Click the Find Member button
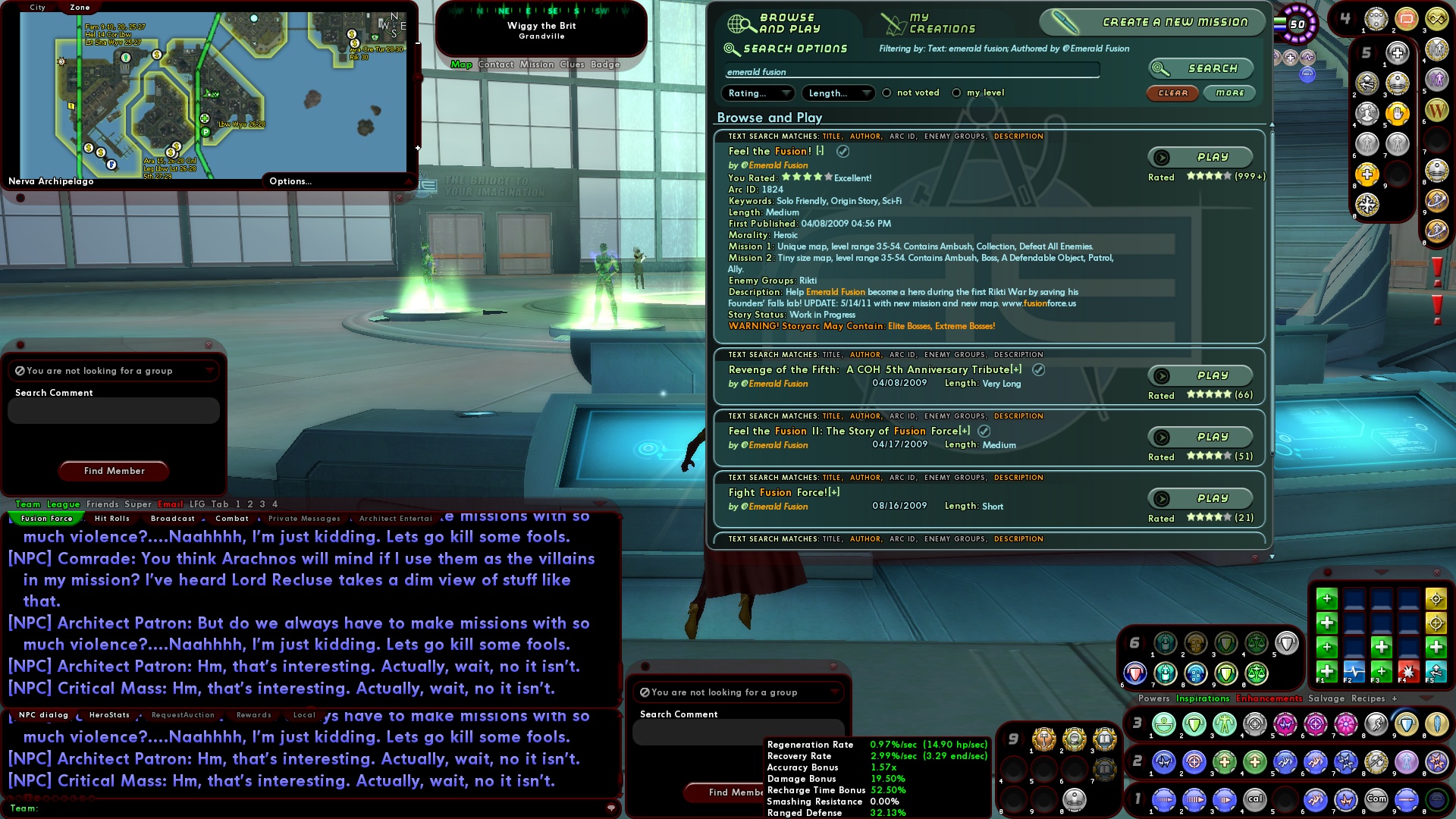 tap(113, 471)
